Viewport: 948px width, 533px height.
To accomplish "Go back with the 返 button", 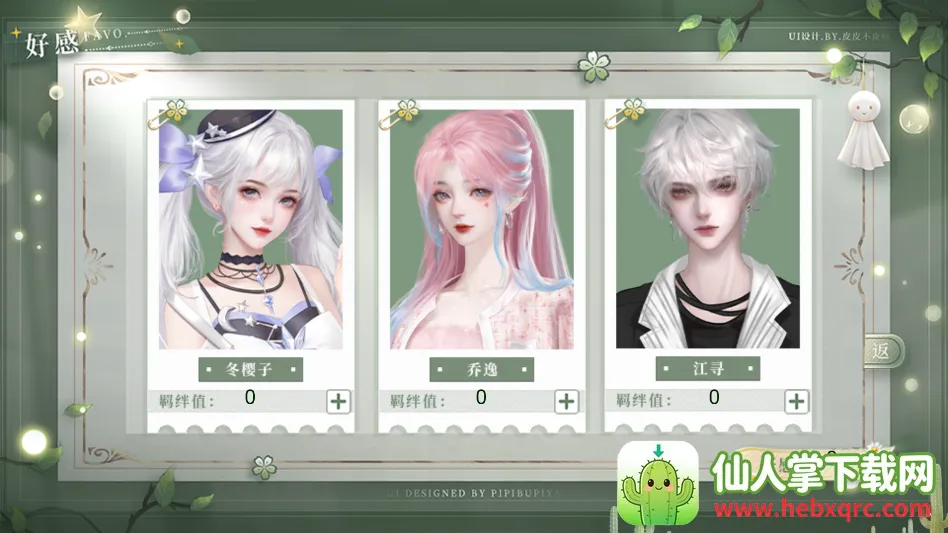I will click(x=882, y=351).
